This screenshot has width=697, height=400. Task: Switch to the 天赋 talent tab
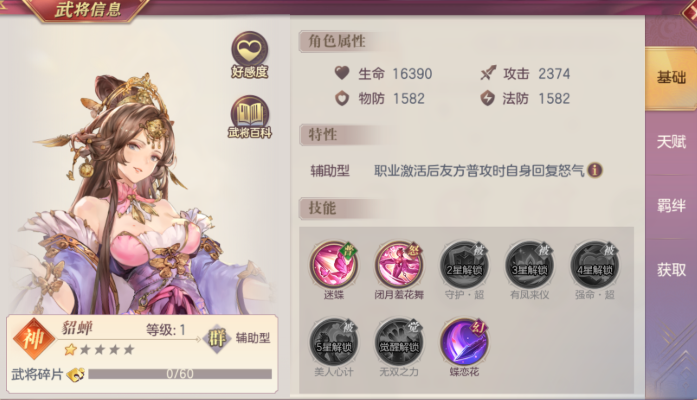(x=671, y=141)
